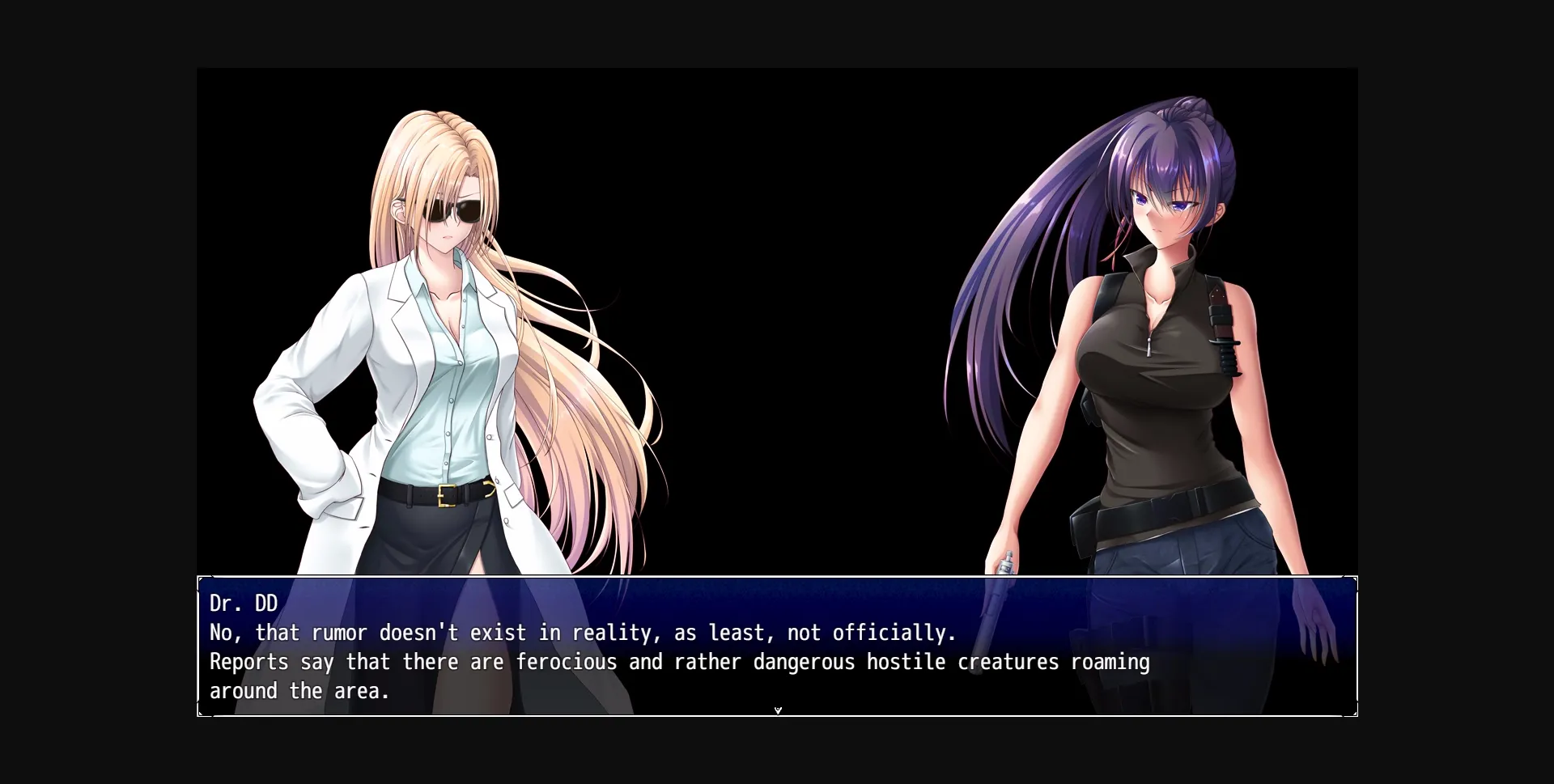Click the pouch on the soldier's belt
This screenshot has width=1554, height=784.
(x=1081, y=534)
